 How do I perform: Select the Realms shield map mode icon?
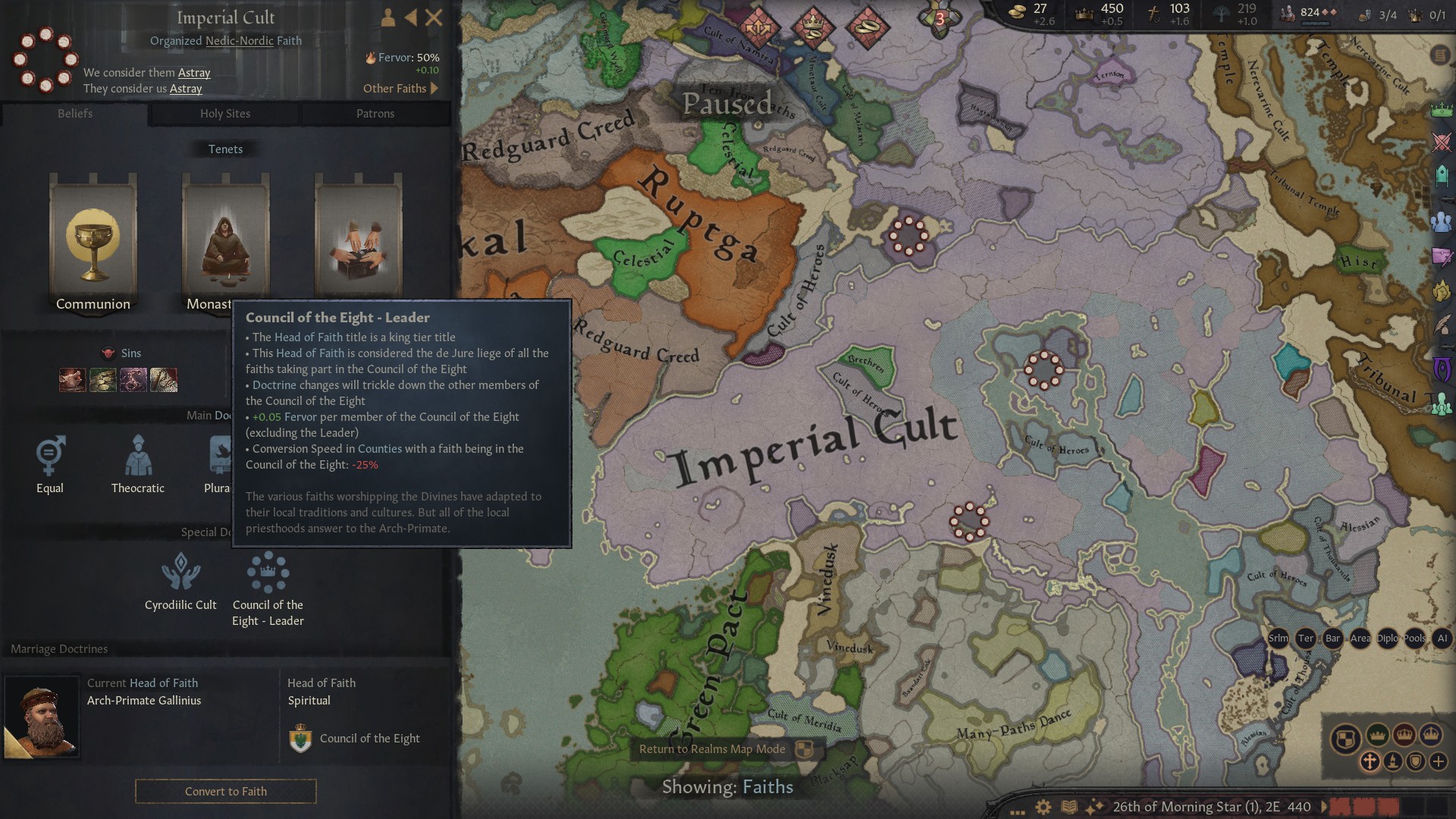(x=1345, y=737)
